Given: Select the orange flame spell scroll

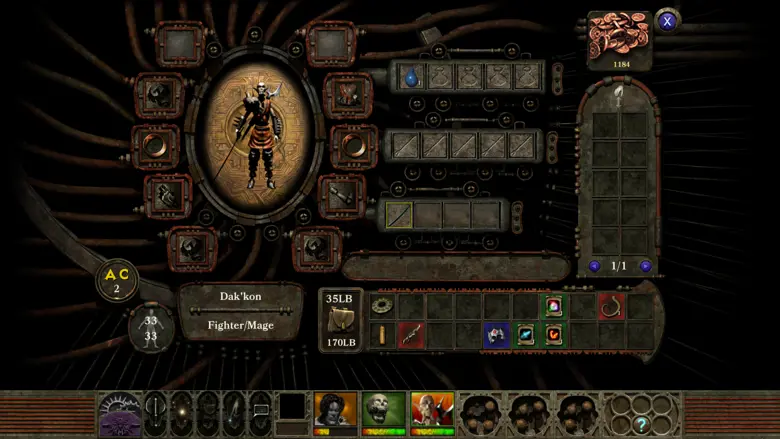Looking at the screenshot, I should click(x=553, y=335).
